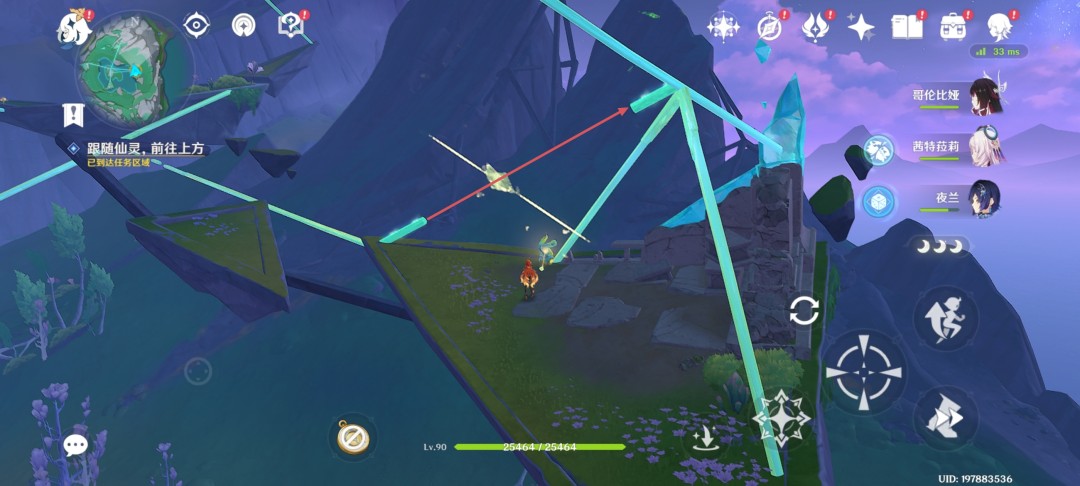The image size is (1080, 486).
Task: Open the backpack inventory
Action: (x=953, y=27)
